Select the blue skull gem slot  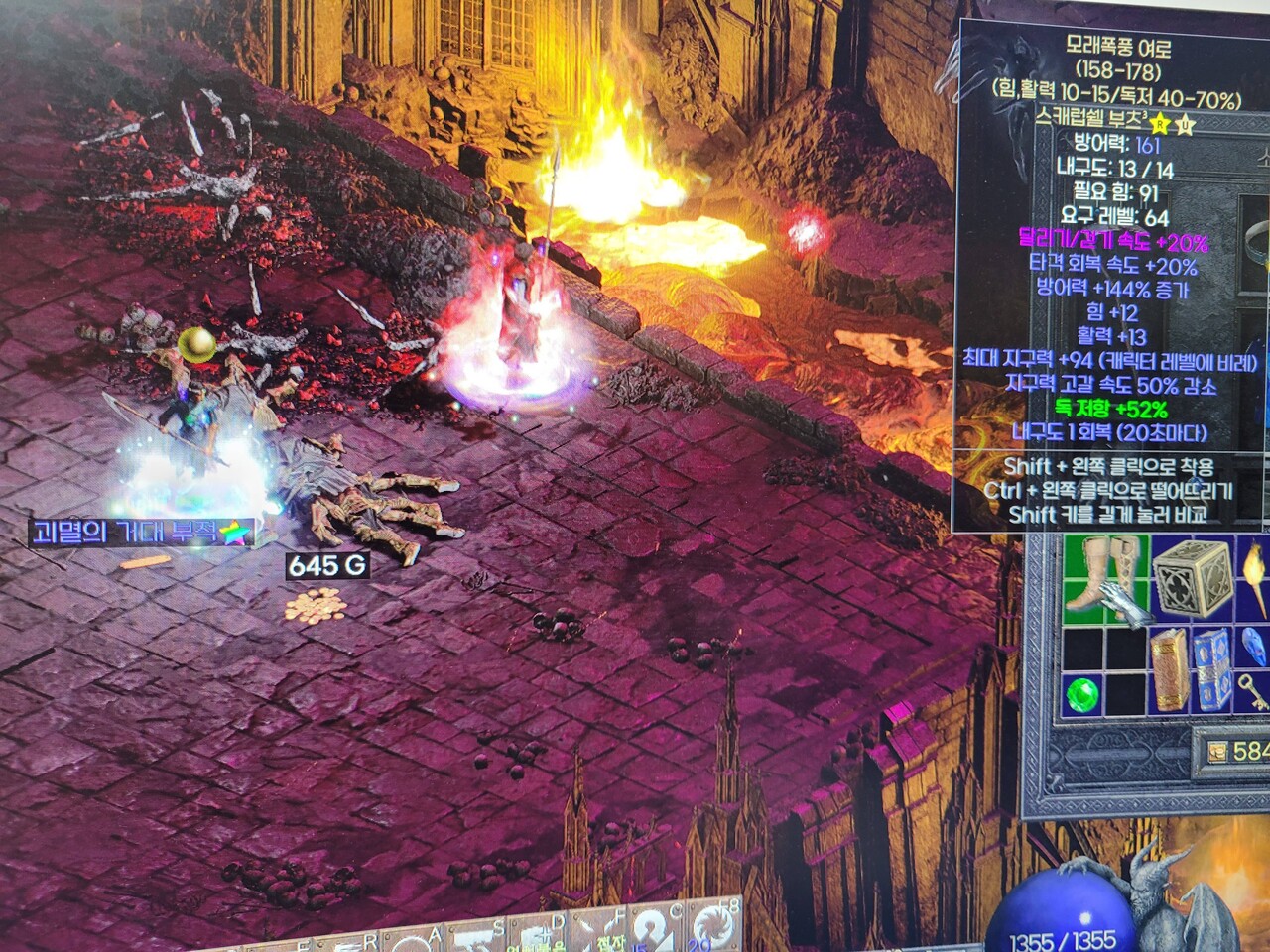(x=1255, y=646)
